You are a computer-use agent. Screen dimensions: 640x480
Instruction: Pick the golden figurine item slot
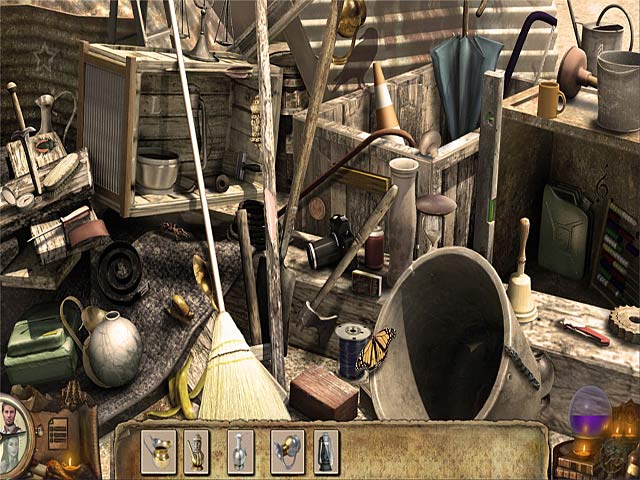point(196,451)
